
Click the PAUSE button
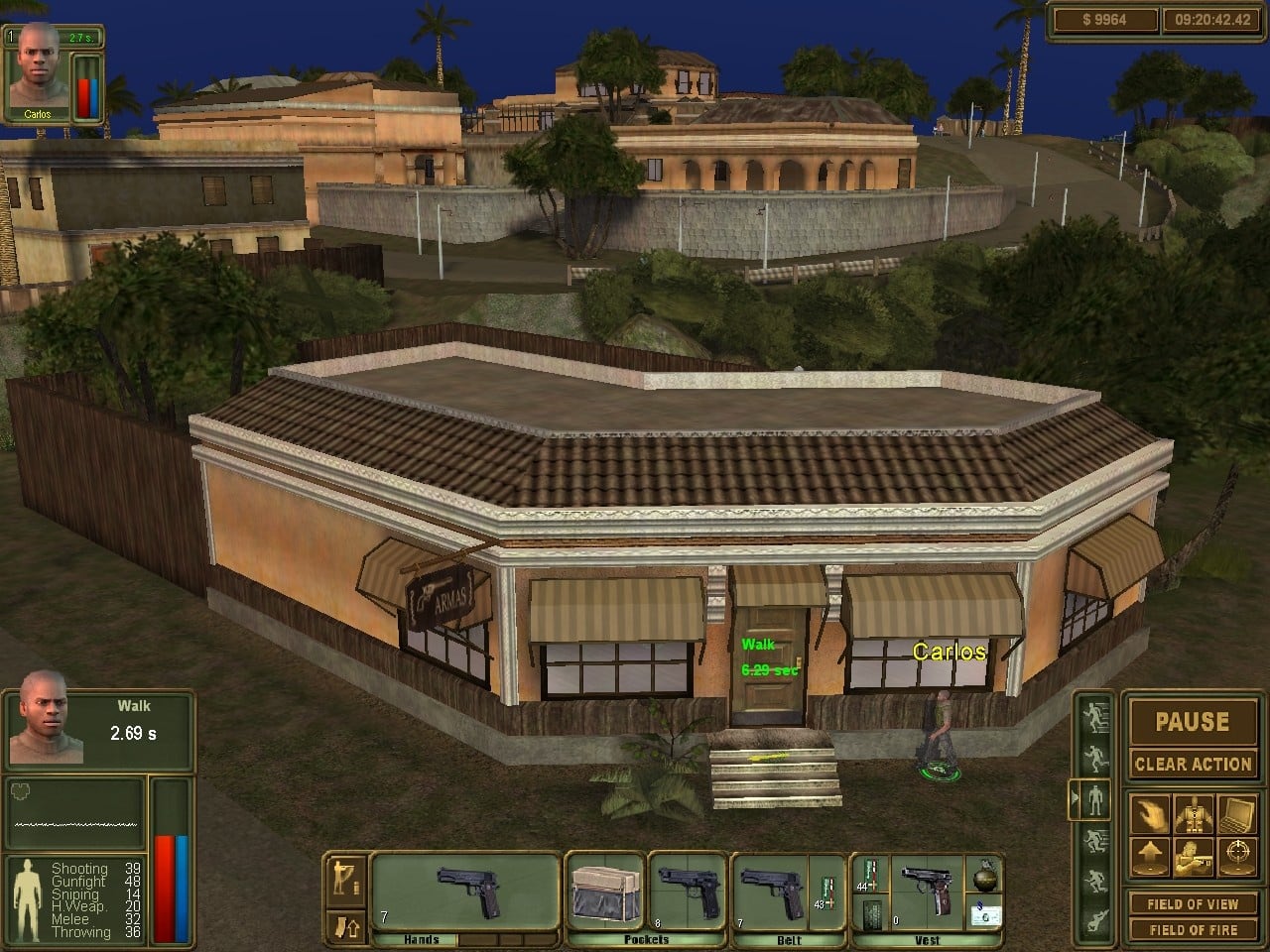tap(1192, 722)
